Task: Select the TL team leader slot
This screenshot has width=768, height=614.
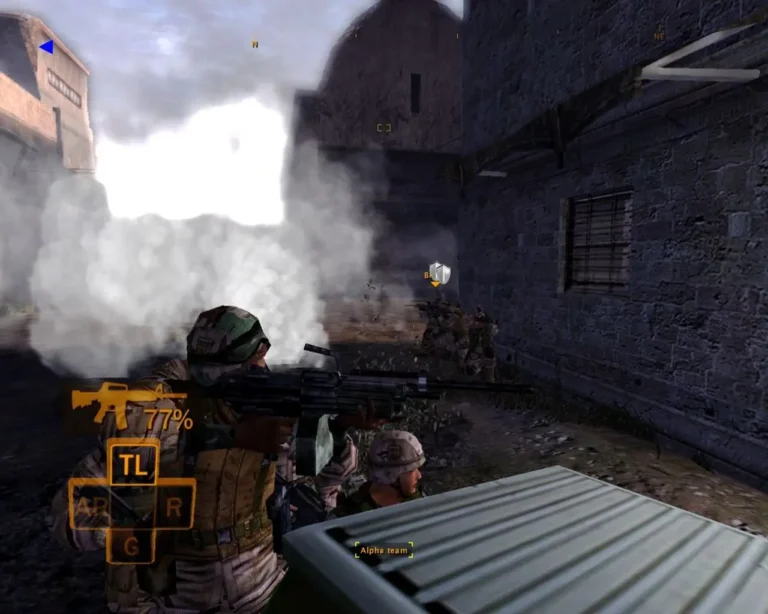Action: (132, 463)
